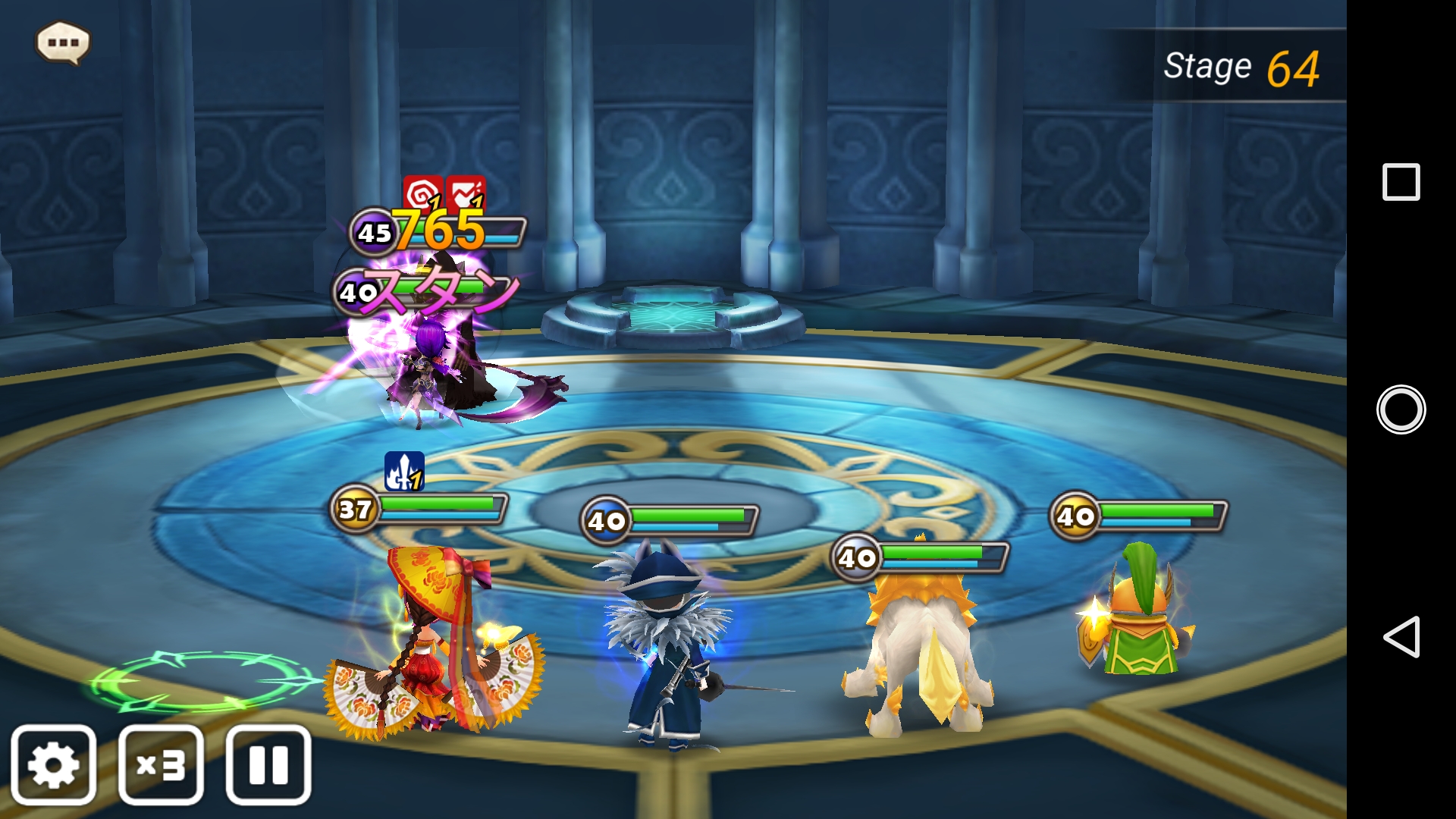Image resolution: width=1456 pixels, height=819 pixels.
Task: Open battle settings gear button
Action: (54, 764)
